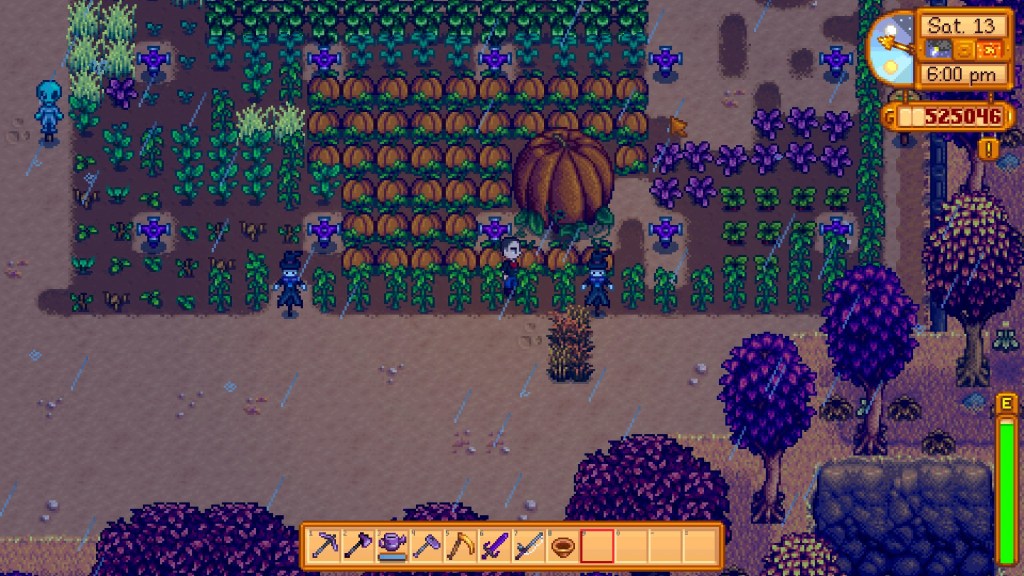The image size is (1024, 576).
Task: Equip the golden scythe
Action: click(461, 546)
